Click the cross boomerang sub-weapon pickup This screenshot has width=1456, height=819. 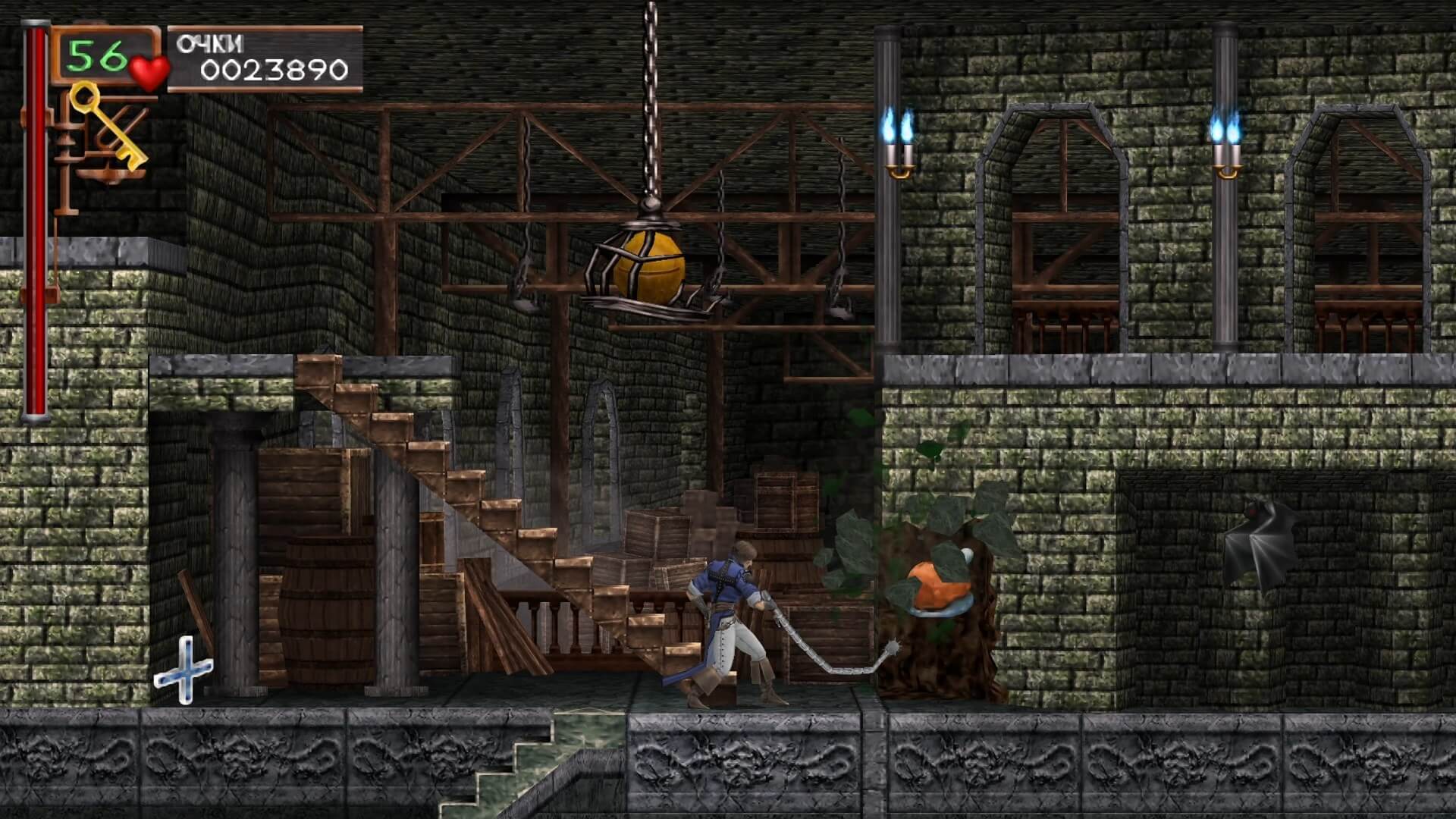point(186,671)
